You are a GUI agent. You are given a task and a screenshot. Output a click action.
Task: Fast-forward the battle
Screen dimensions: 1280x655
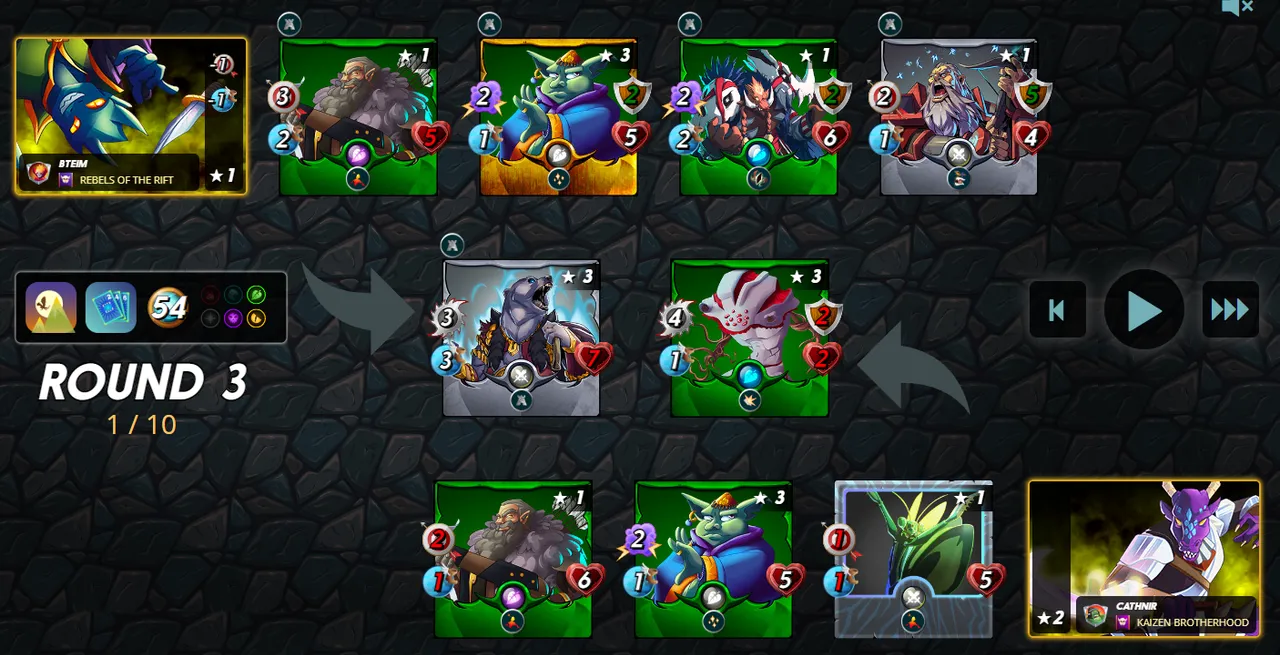click(1230, 310)
